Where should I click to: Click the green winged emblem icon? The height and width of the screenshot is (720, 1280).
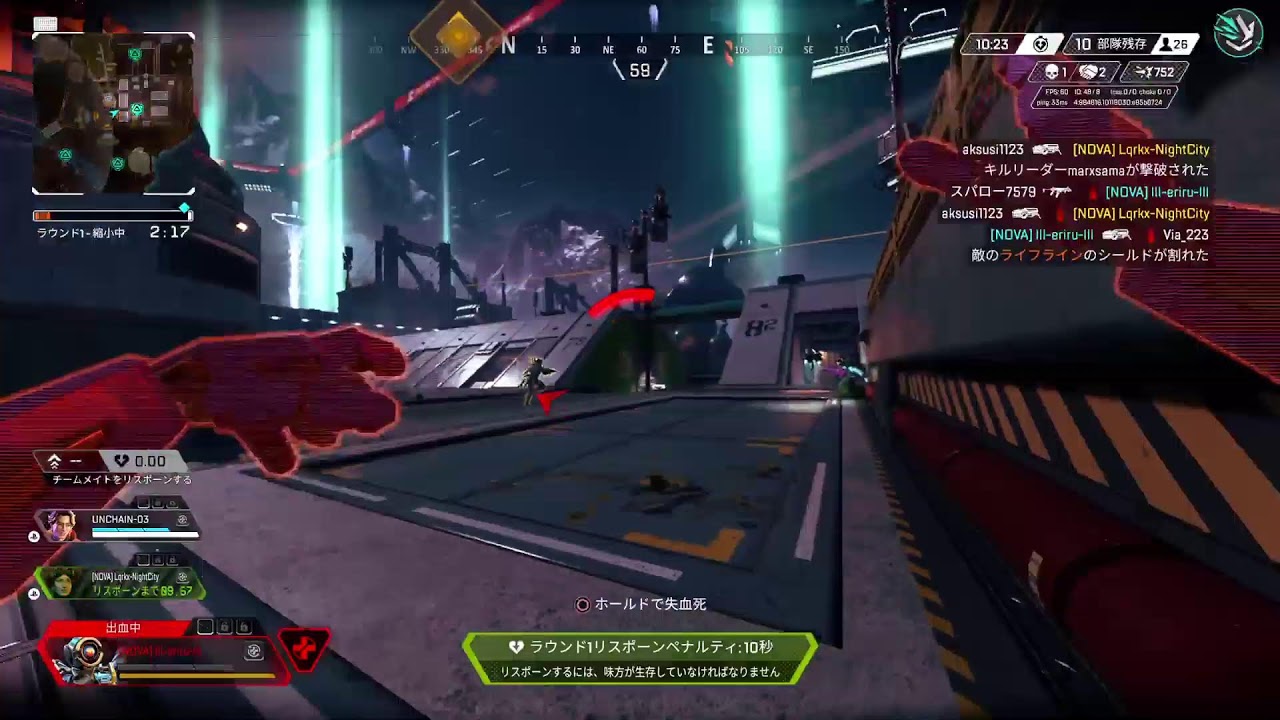1238,33
